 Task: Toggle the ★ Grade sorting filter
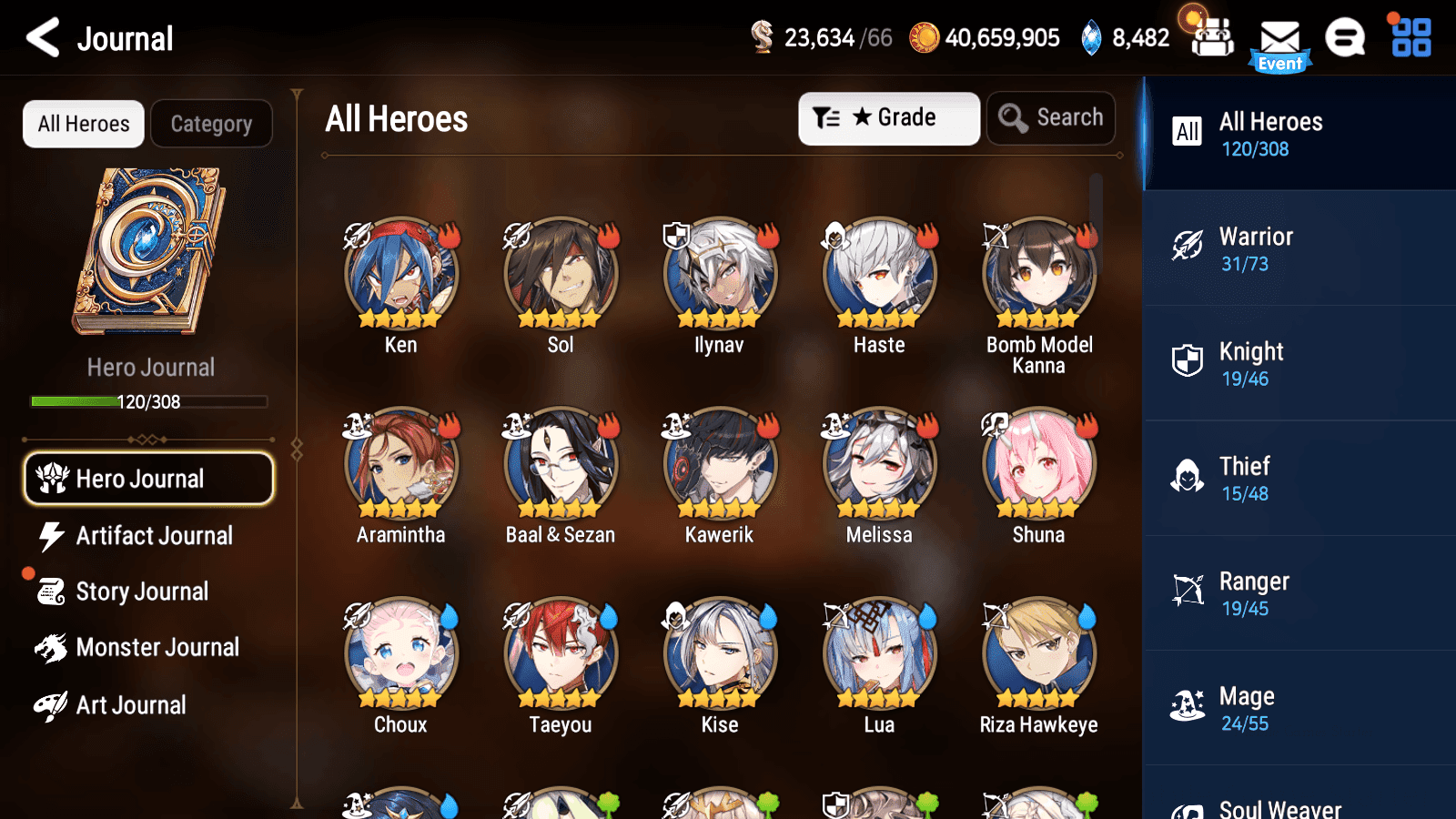click(887, 117)
